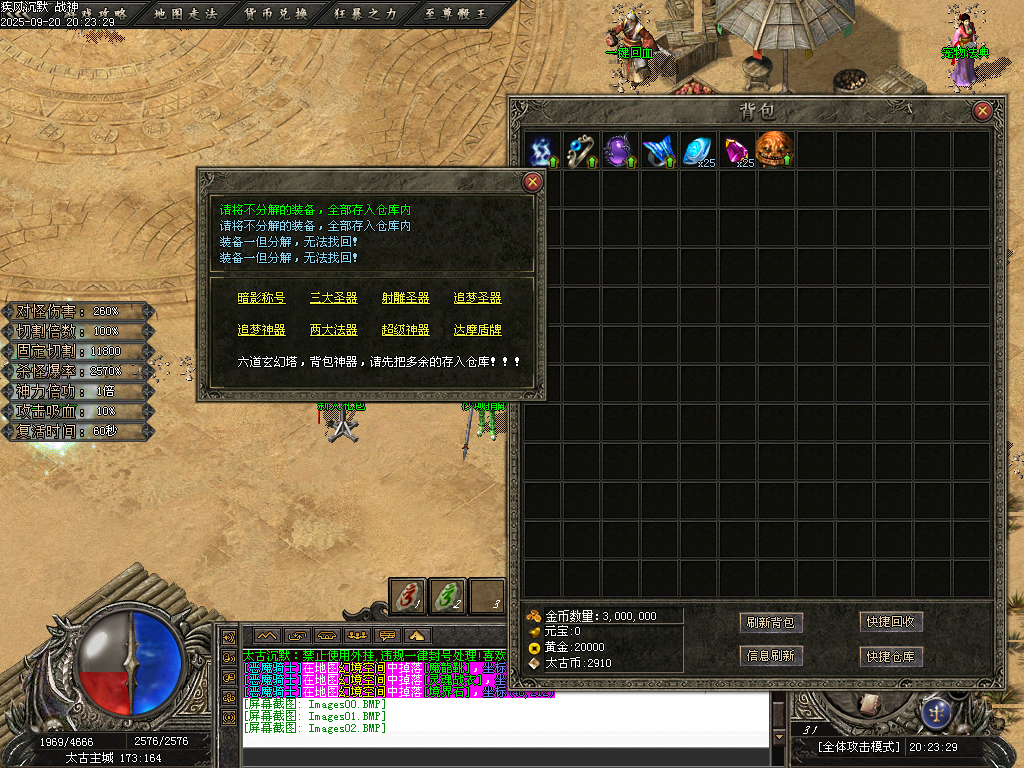Refresh info with the 信息刷新 button
Image resolution: width=1024 pixels, height=768 pixels.
[771, 656]
